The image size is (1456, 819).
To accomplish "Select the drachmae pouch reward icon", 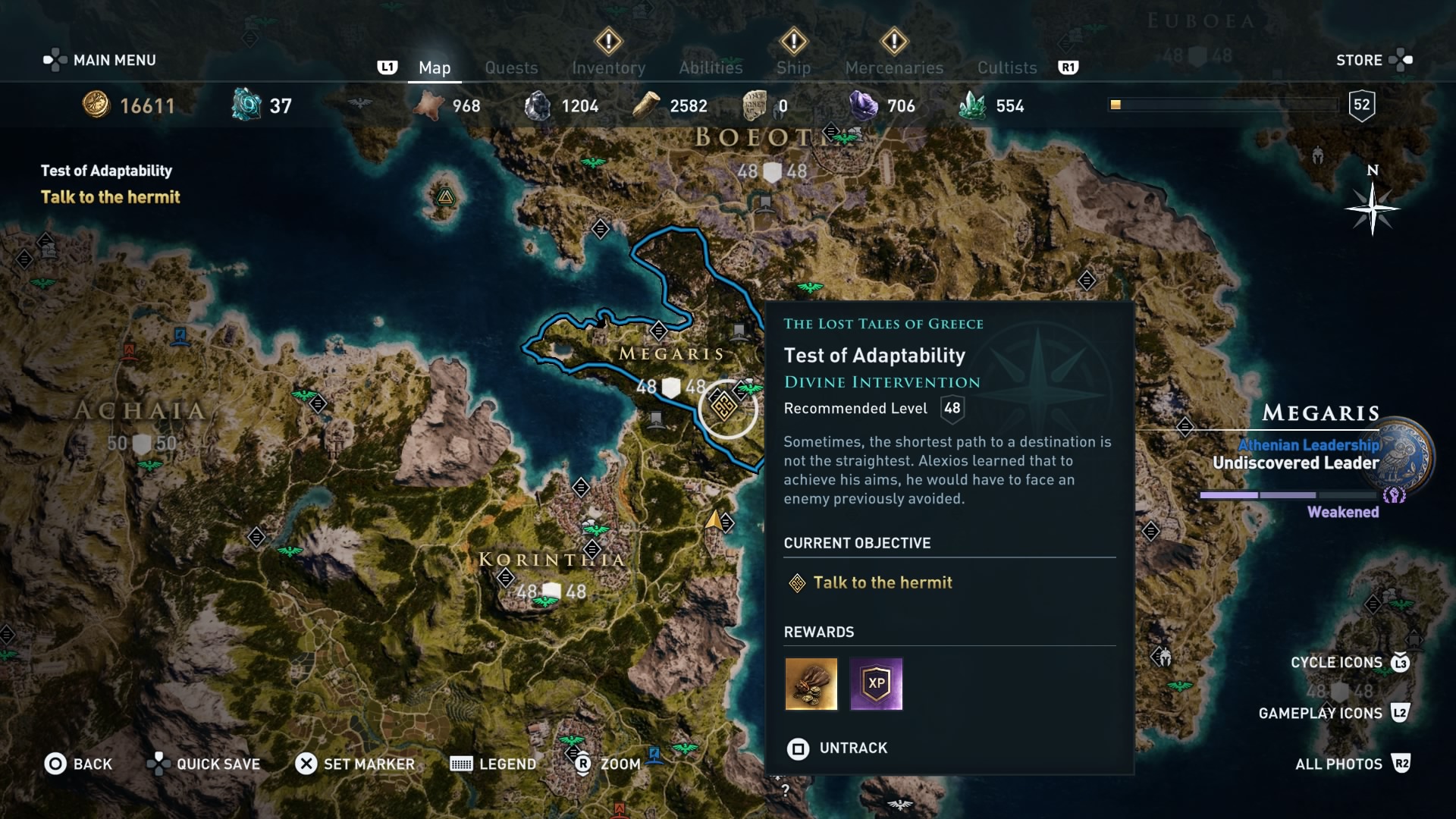I will click(x=811, y=683).
